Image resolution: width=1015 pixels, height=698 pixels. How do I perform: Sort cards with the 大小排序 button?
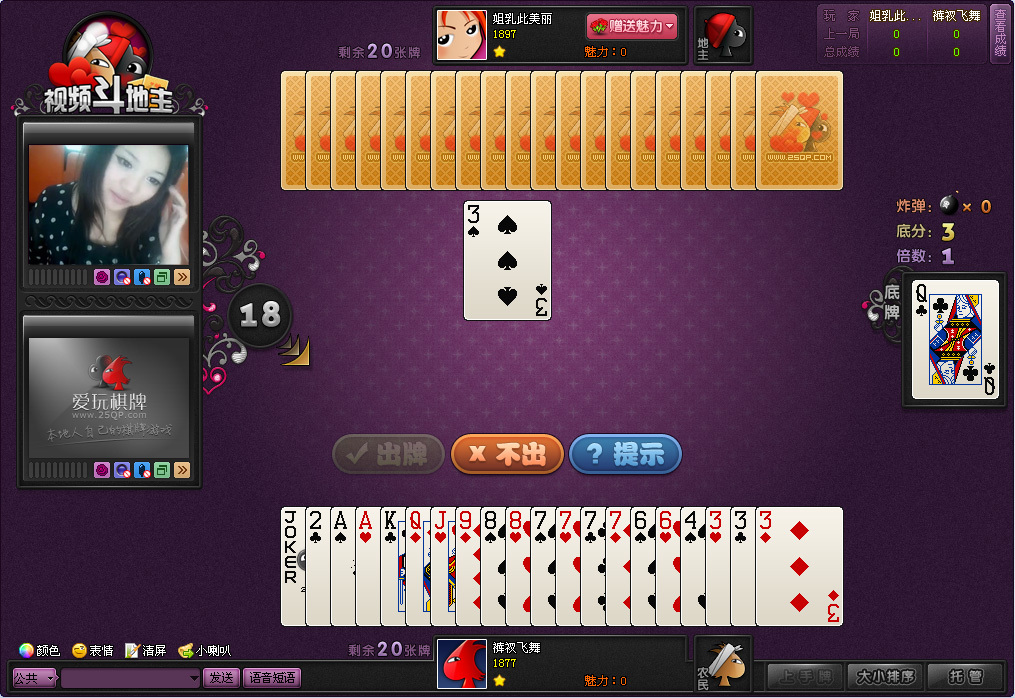(x=885, y=677)
